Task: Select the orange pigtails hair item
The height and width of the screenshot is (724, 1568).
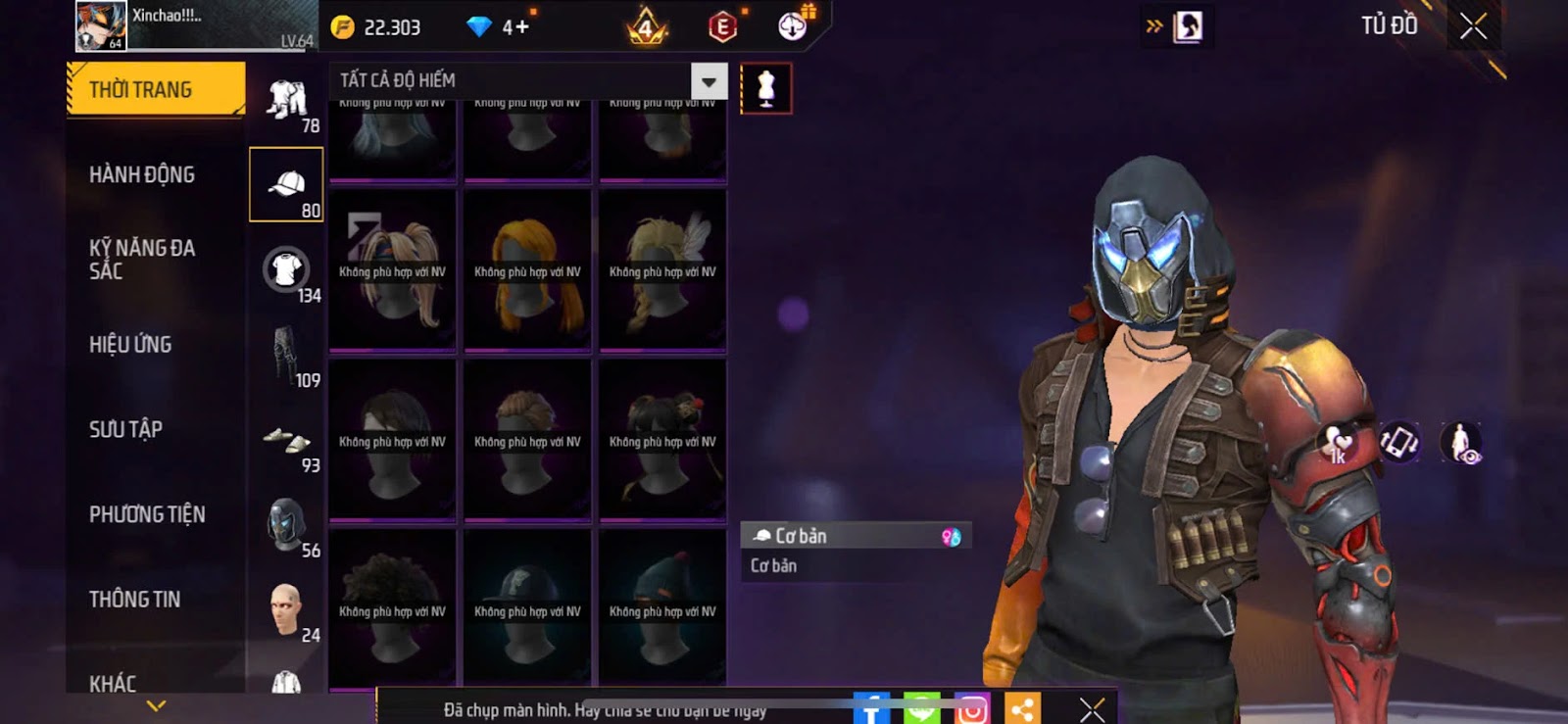Action: pos(527,269)
